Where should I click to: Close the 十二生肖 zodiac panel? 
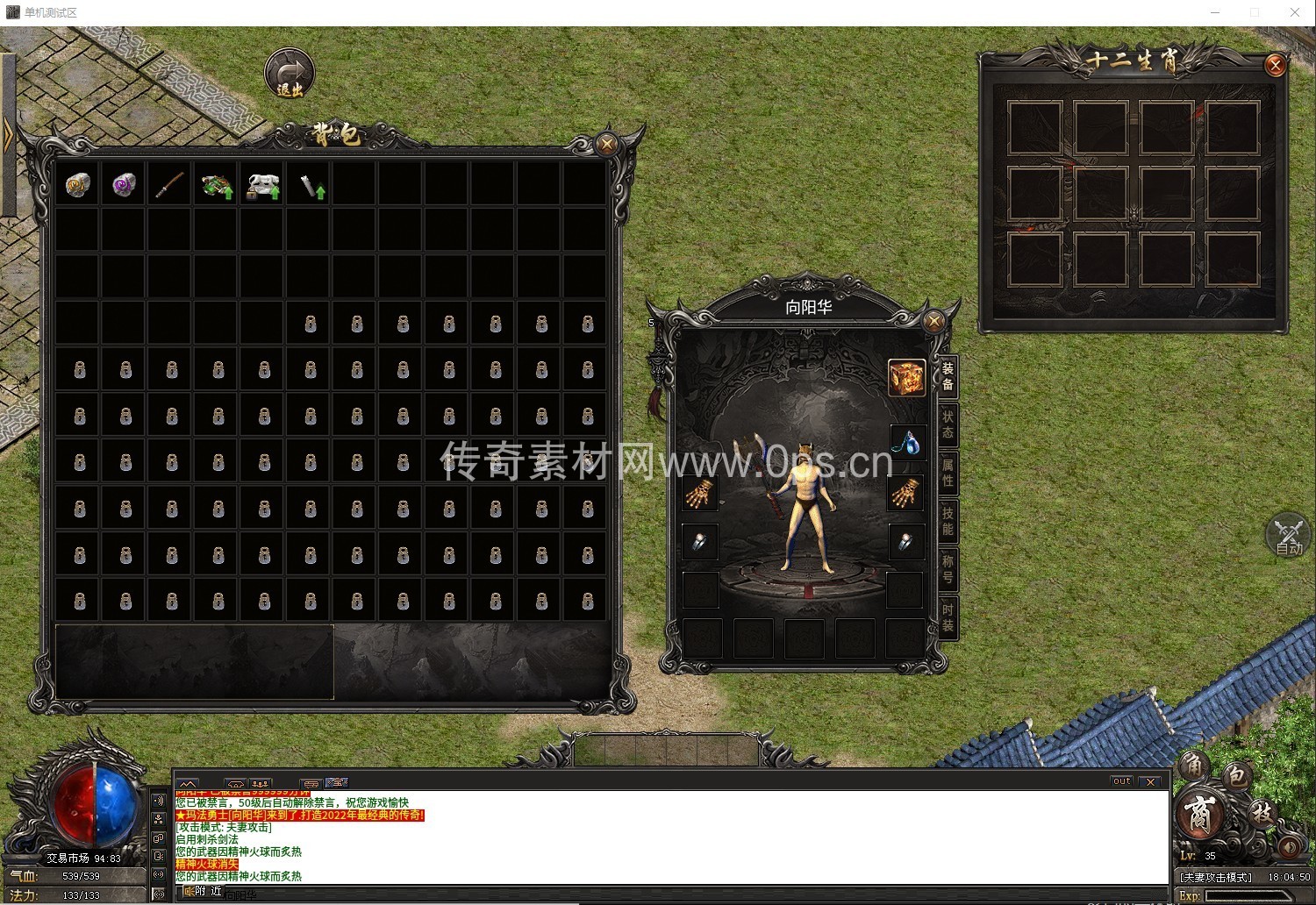pyautogui.click(x=1275, y=65)
